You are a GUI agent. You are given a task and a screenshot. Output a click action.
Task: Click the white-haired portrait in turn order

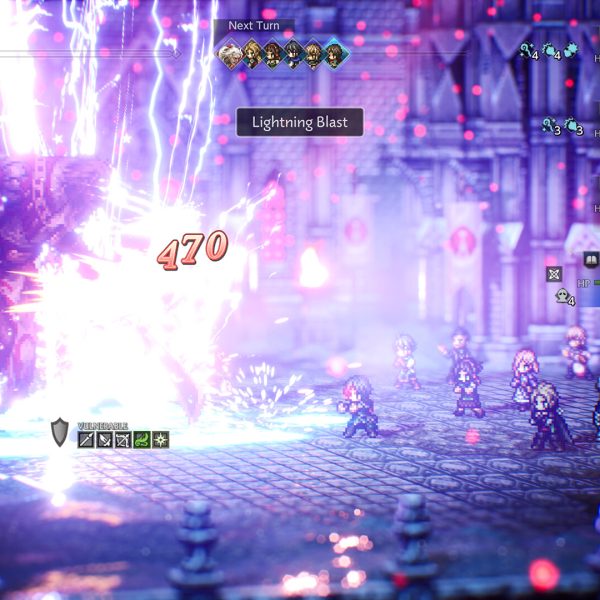pos(230,54)
